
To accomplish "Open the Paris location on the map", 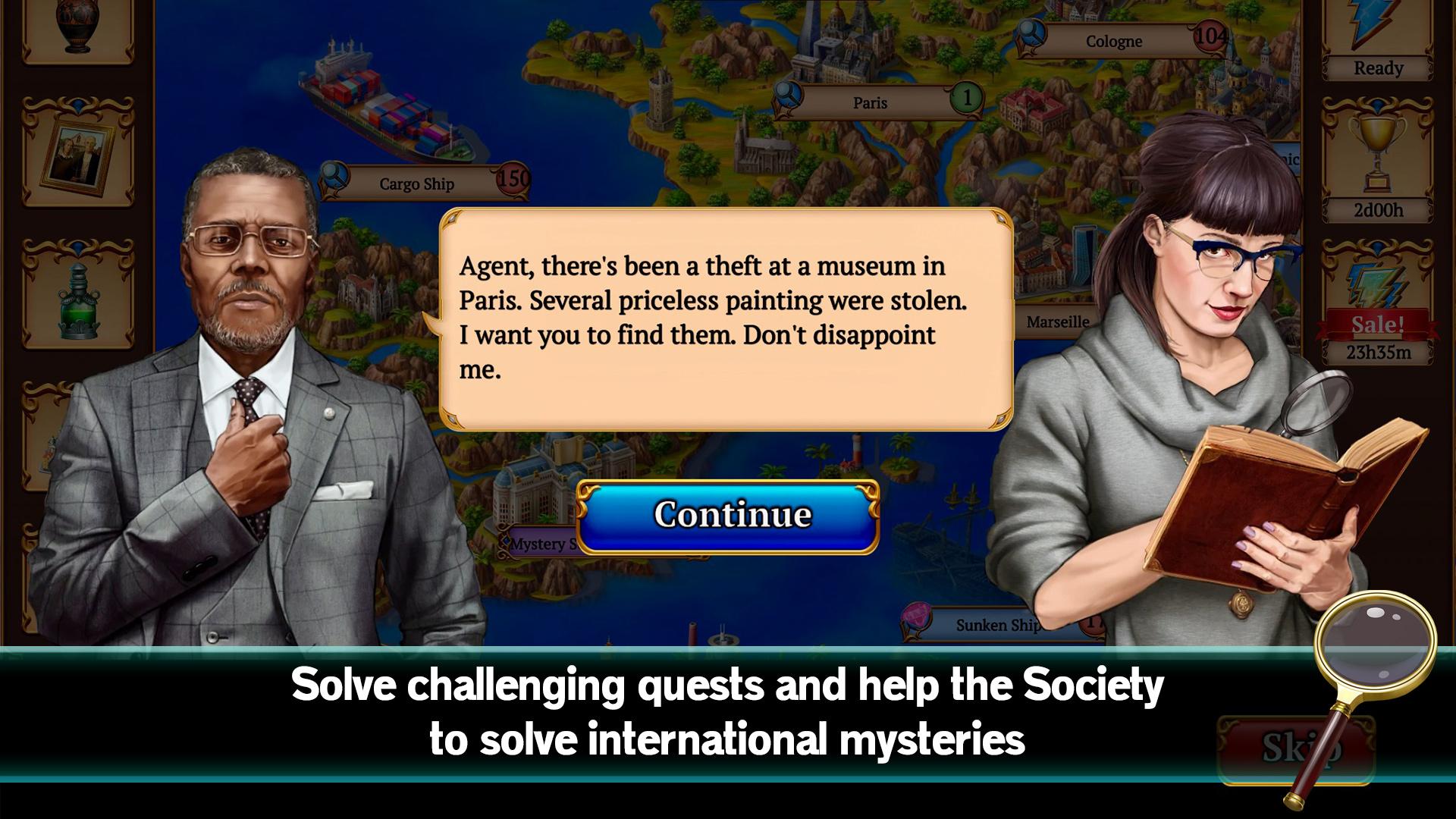I will 870,102.
